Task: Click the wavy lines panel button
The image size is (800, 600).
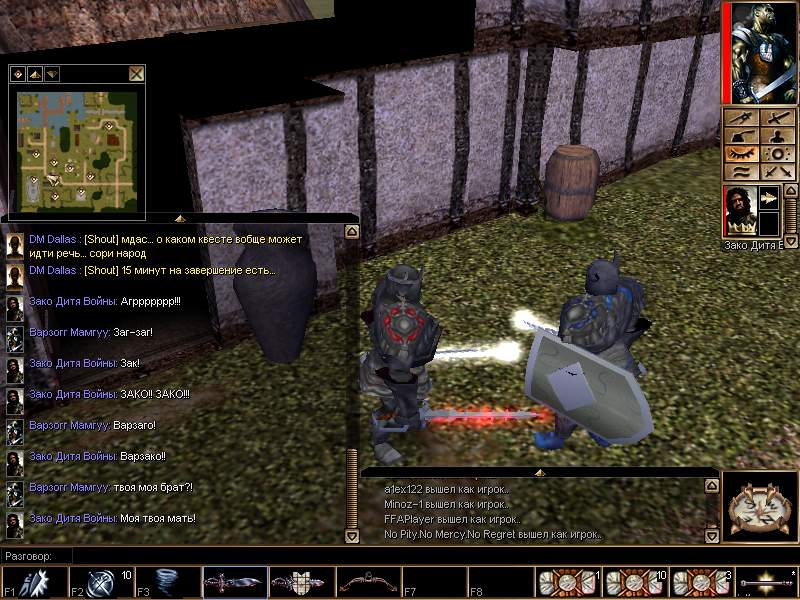Action: coord(741,172)
